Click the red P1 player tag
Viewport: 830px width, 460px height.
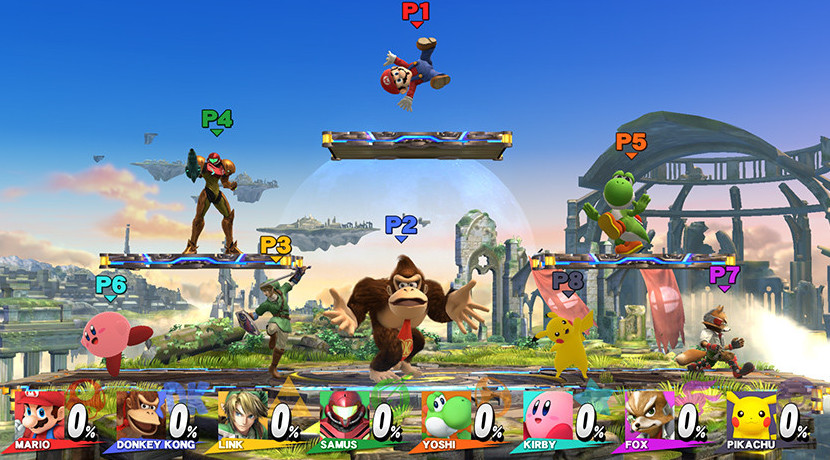[x=416, y=13]
